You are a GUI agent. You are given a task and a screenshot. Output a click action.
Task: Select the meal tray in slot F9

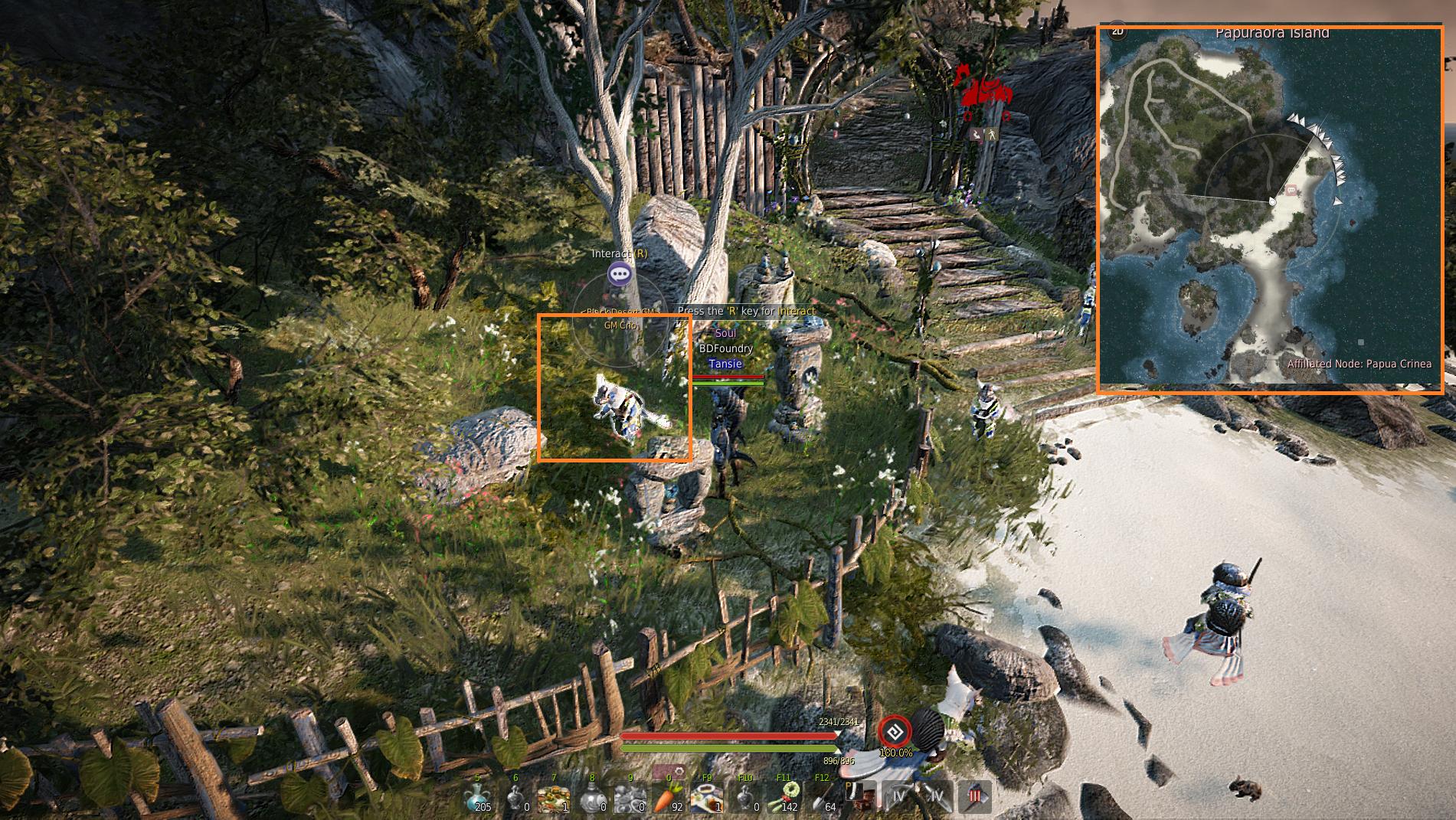click(706, 797)
